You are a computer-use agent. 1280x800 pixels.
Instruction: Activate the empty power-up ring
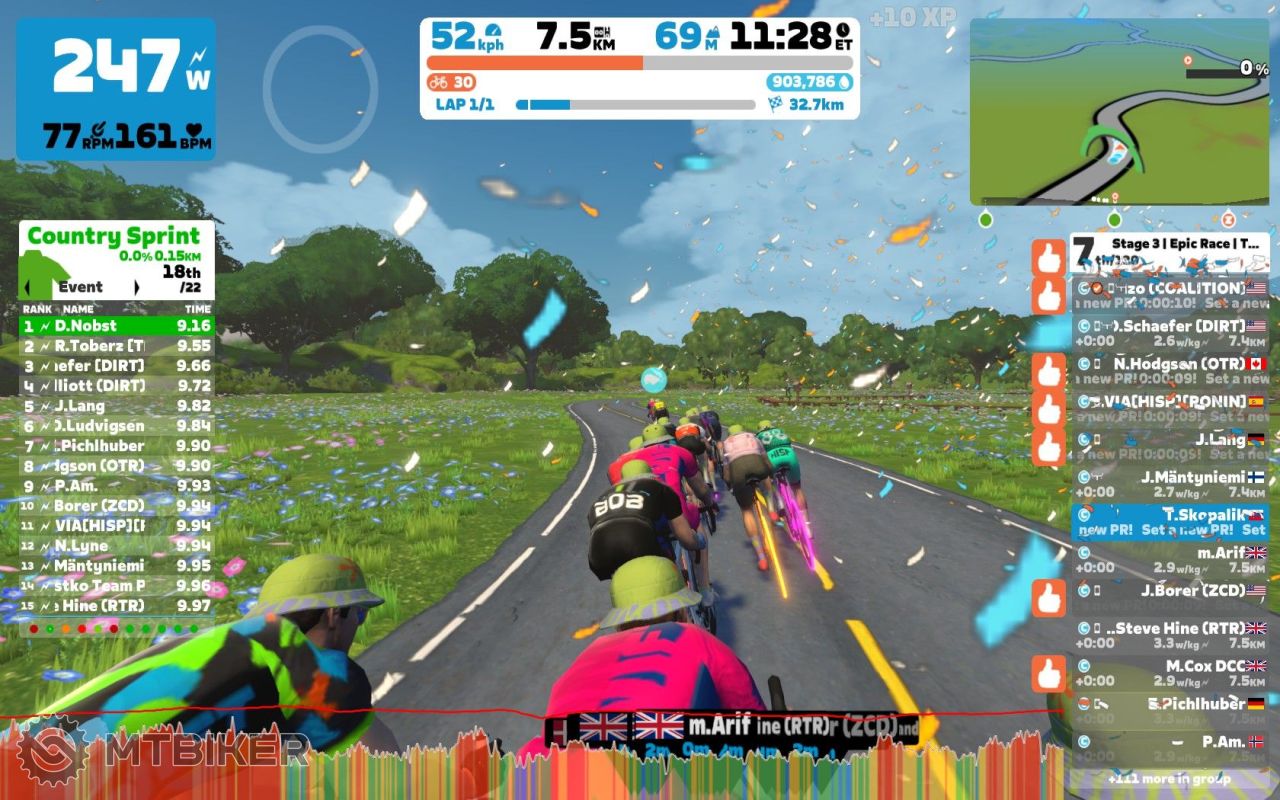[x=320, y=89]
